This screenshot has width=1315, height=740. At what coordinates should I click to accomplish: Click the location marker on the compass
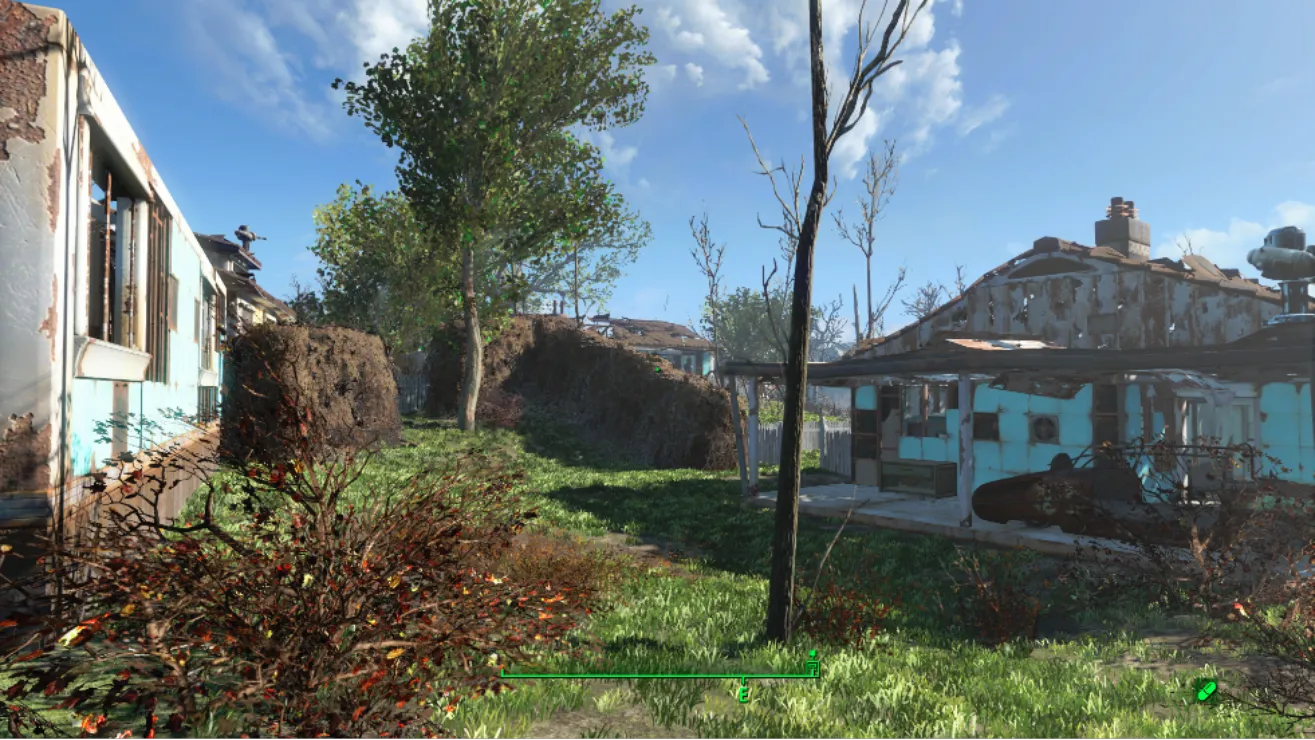[812, 661]
